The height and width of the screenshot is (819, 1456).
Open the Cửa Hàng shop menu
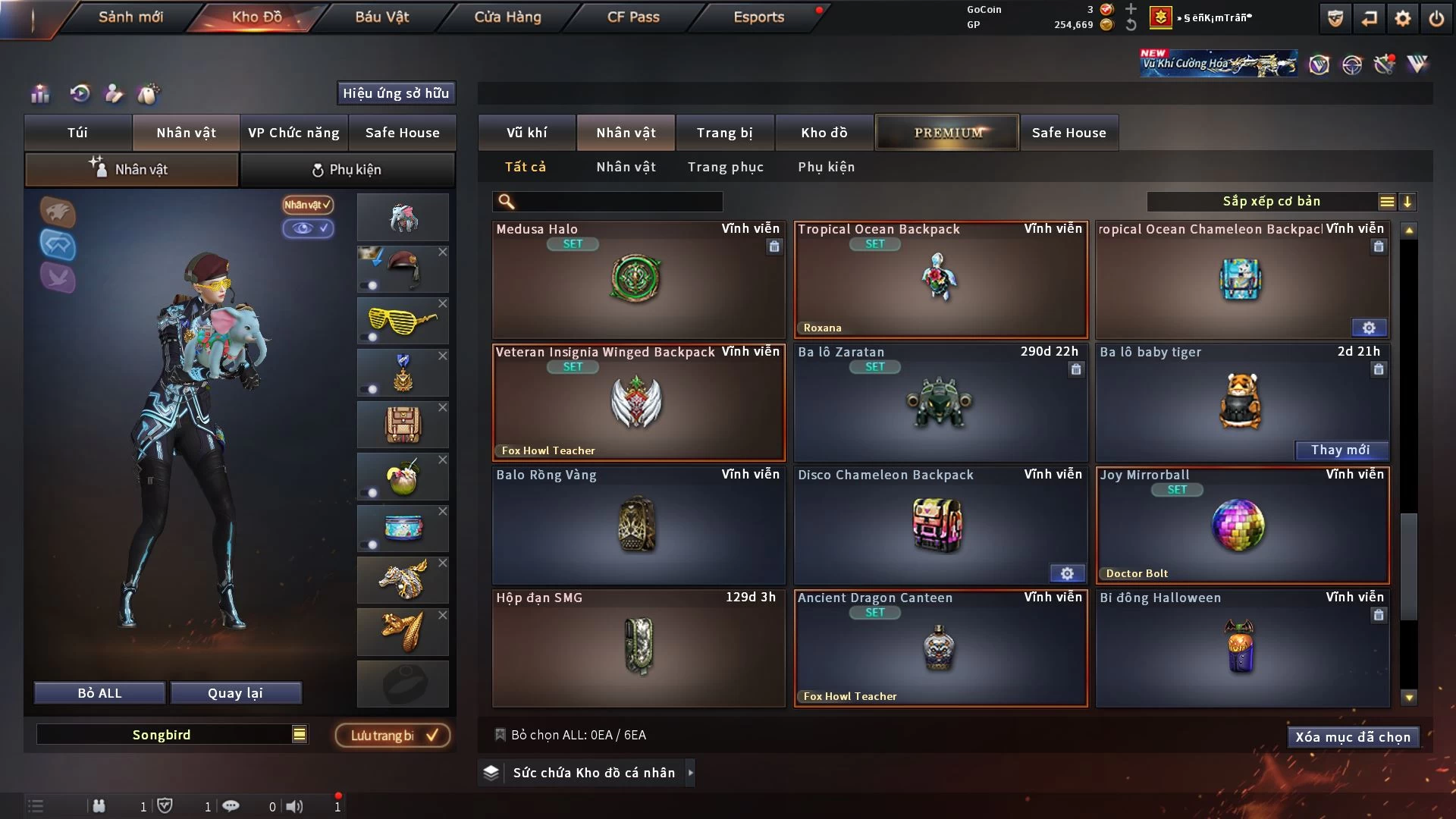507,17
